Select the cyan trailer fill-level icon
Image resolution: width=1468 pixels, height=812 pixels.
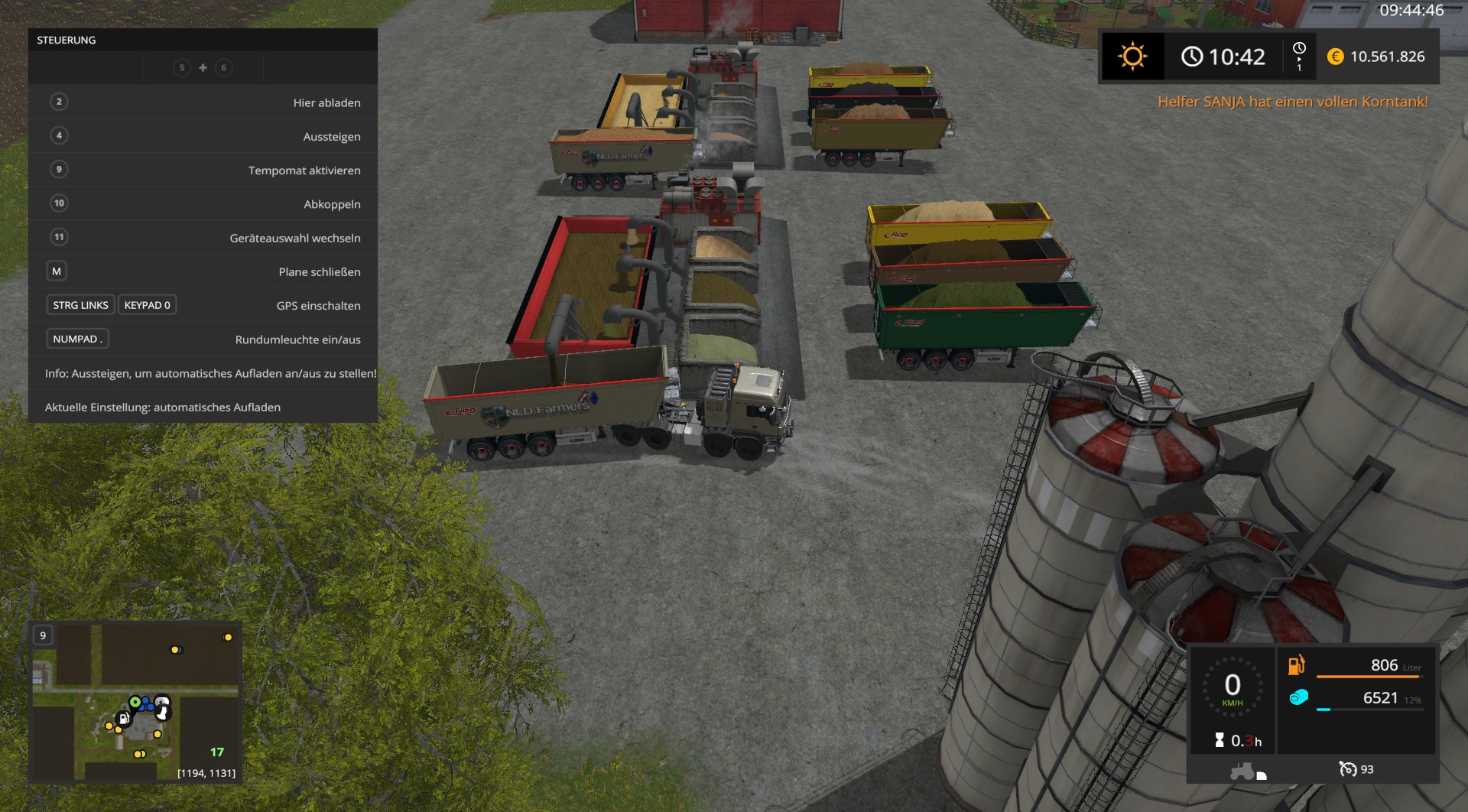click(1298, 697)
